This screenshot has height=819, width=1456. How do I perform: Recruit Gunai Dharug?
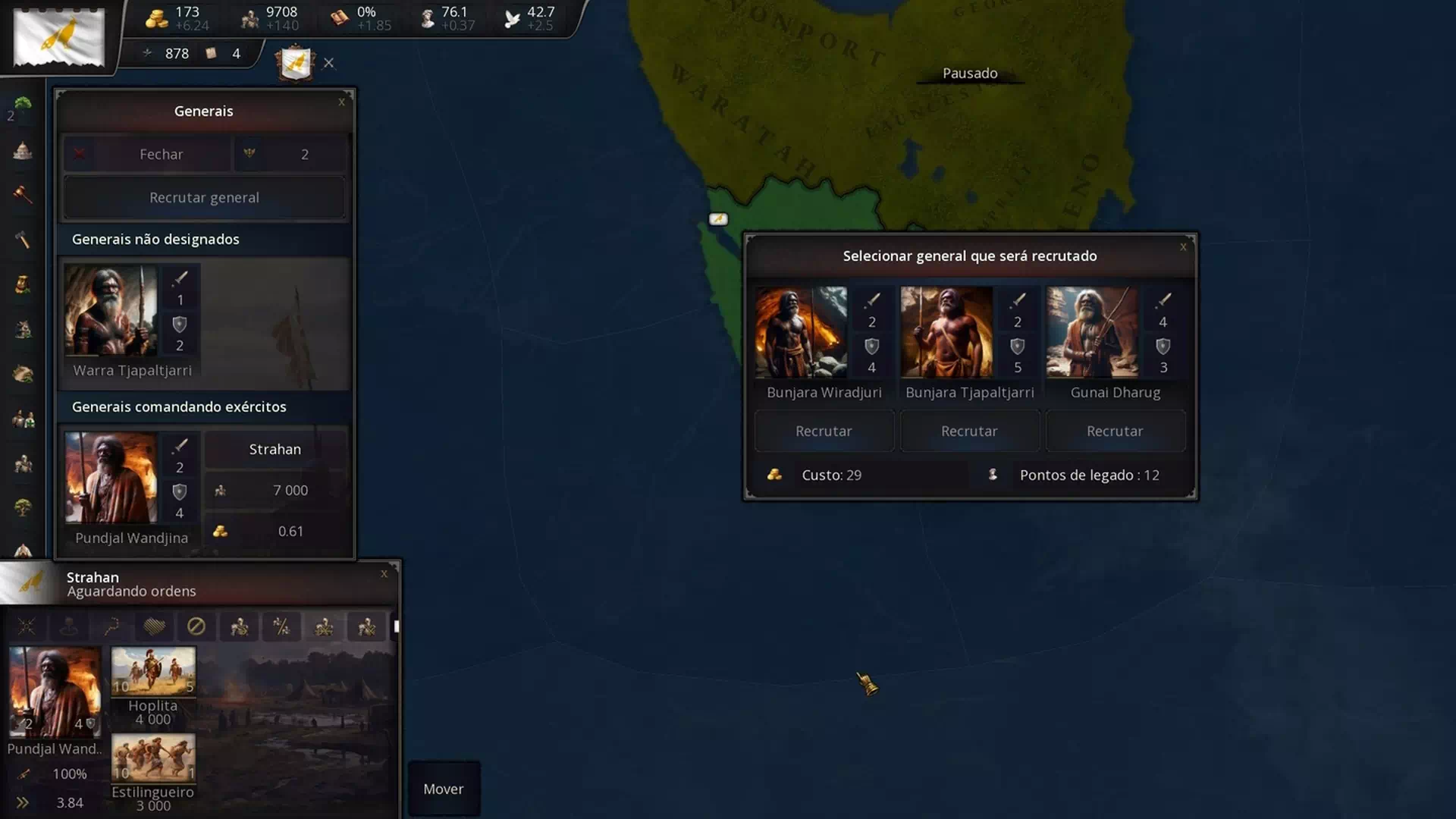(x=1115, y=431)
